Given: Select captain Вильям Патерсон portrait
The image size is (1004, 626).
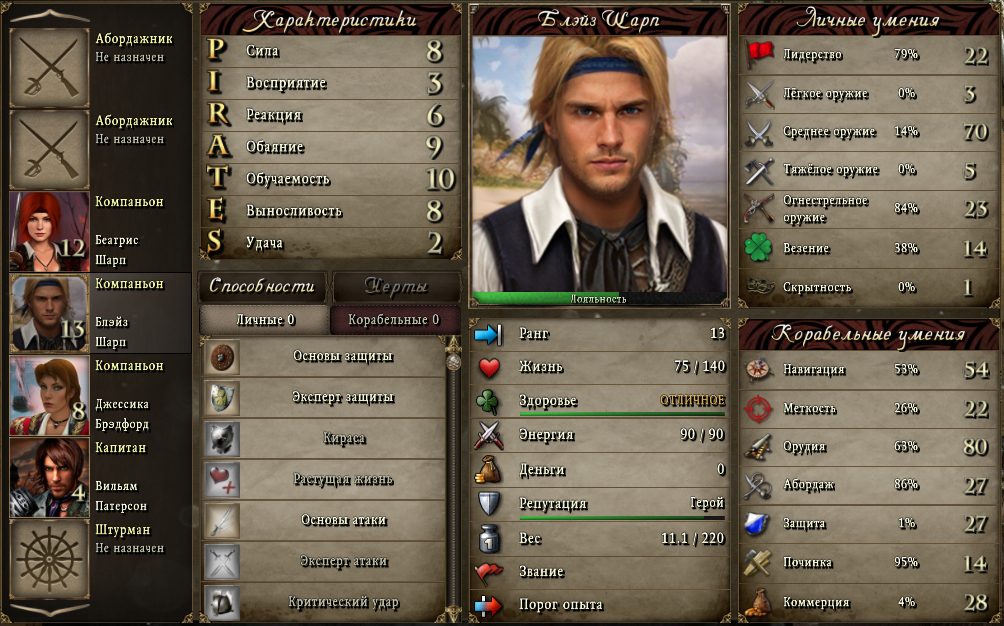Looking at the screenshot, I should point(49,477).
